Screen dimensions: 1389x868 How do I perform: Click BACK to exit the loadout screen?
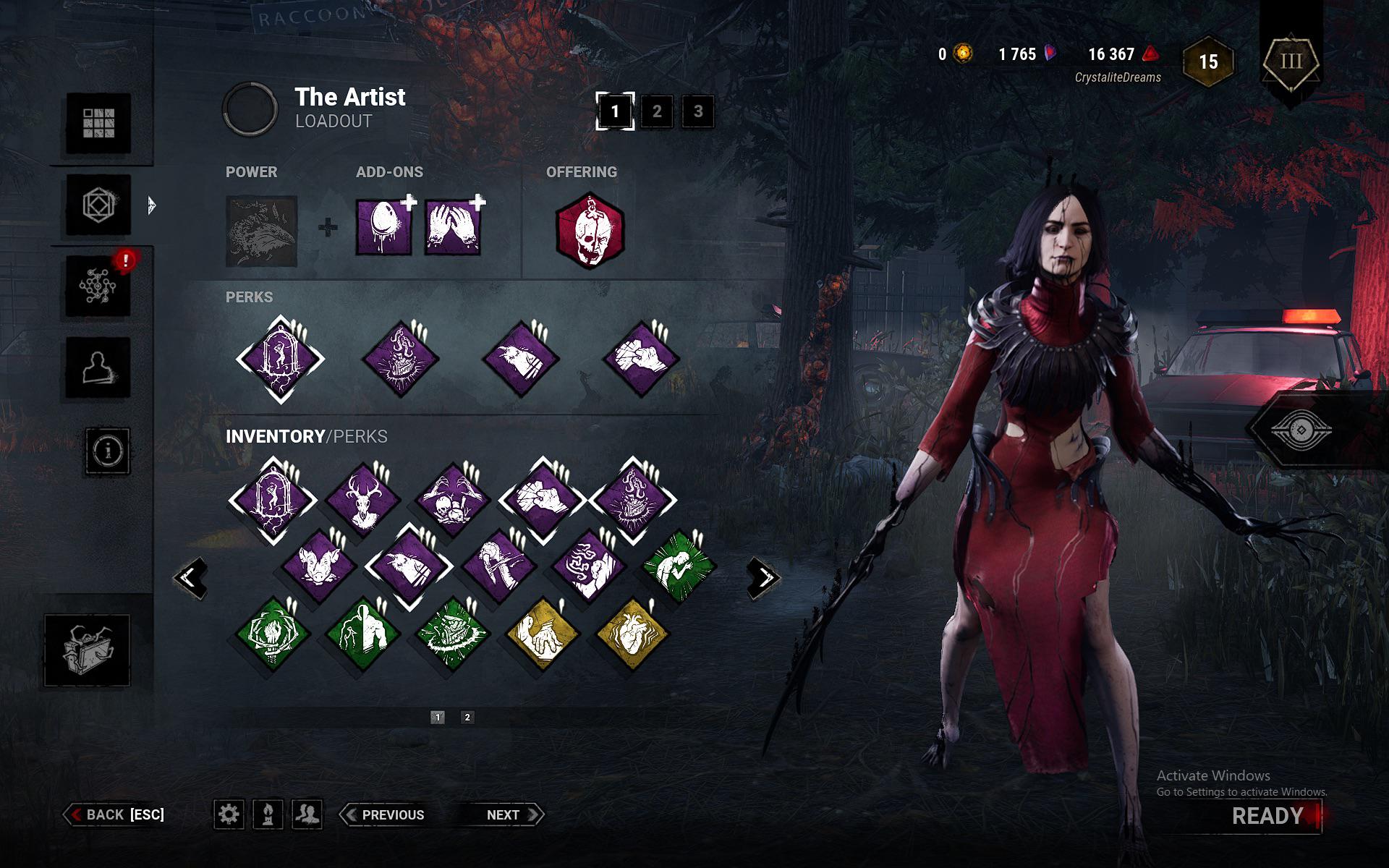click(x=116, y=814)
